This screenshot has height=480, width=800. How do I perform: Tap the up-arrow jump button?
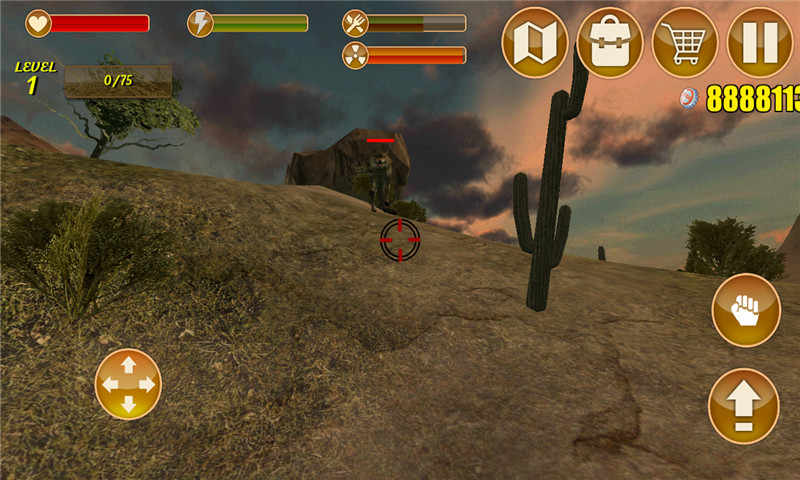[743, 406]
